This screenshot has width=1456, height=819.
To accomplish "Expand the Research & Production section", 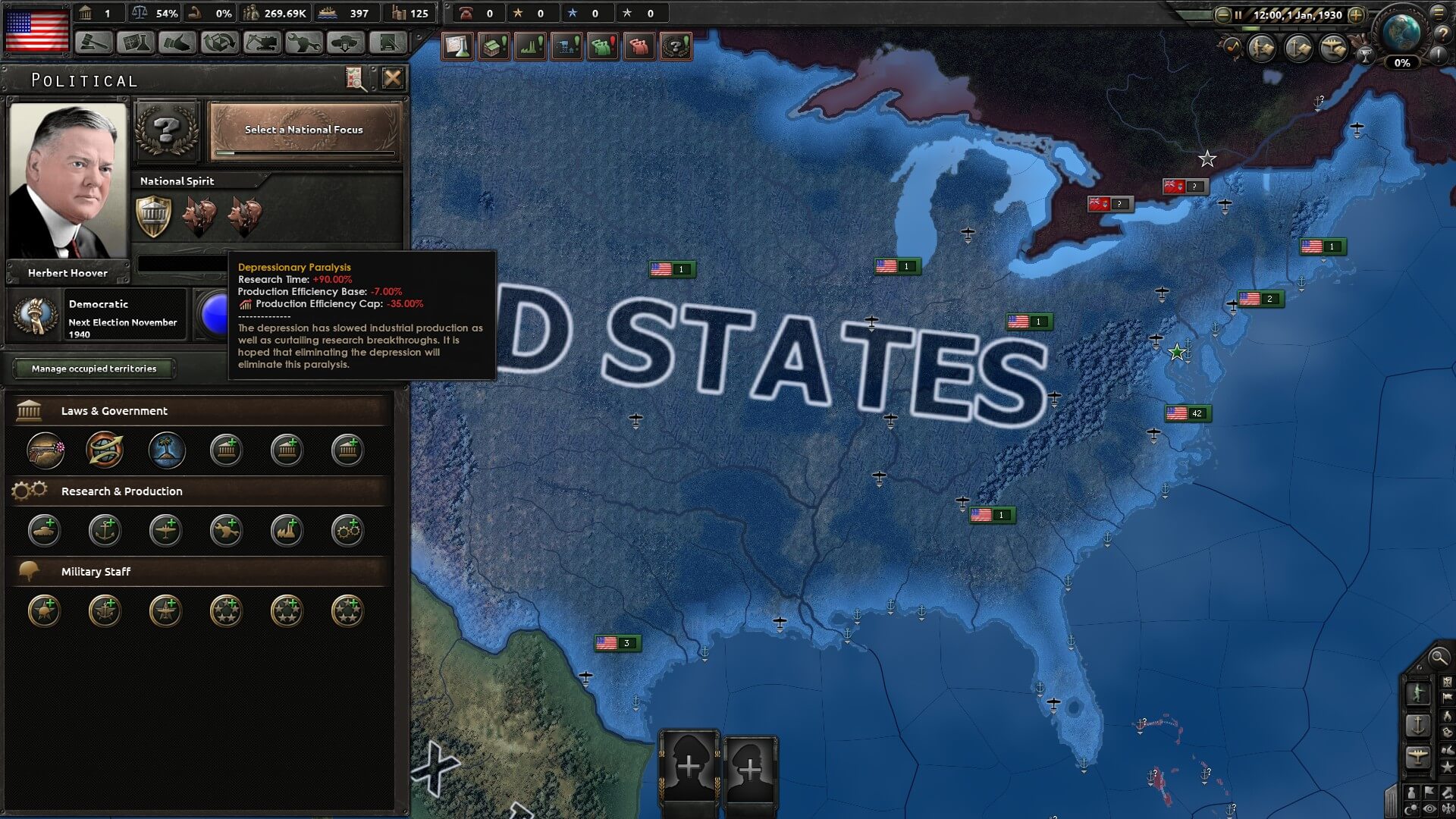I will [x=121, y=491].
